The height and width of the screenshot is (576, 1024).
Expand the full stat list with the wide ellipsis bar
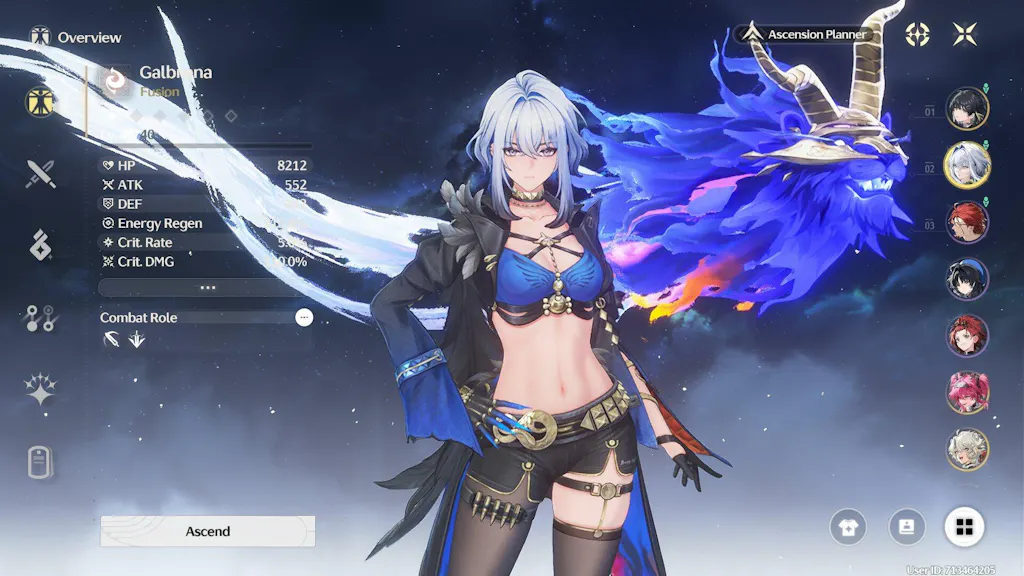207,287
